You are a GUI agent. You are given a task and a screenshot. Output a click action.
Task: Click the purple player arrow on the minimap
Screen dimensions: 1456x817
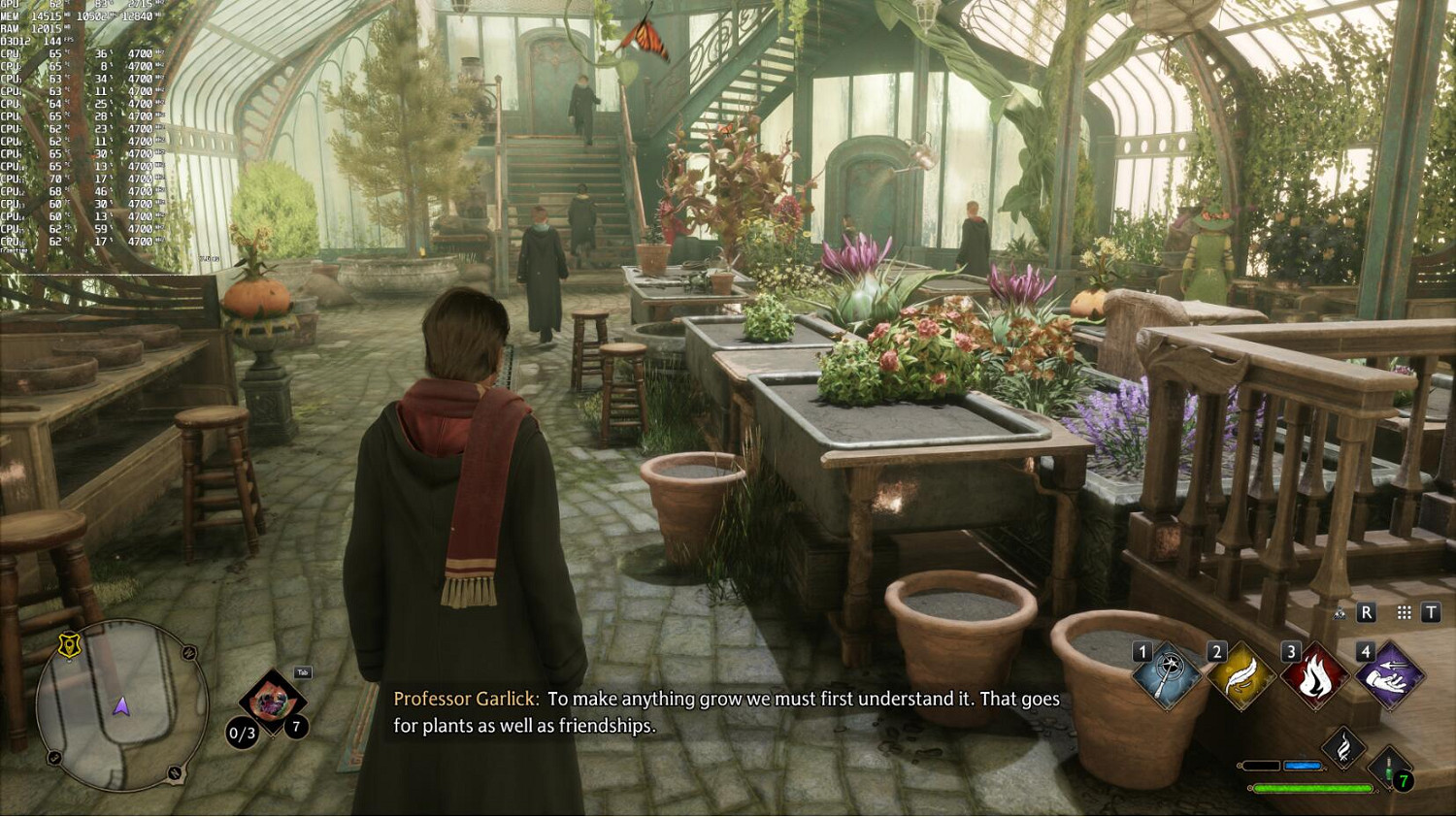(122, 704)
